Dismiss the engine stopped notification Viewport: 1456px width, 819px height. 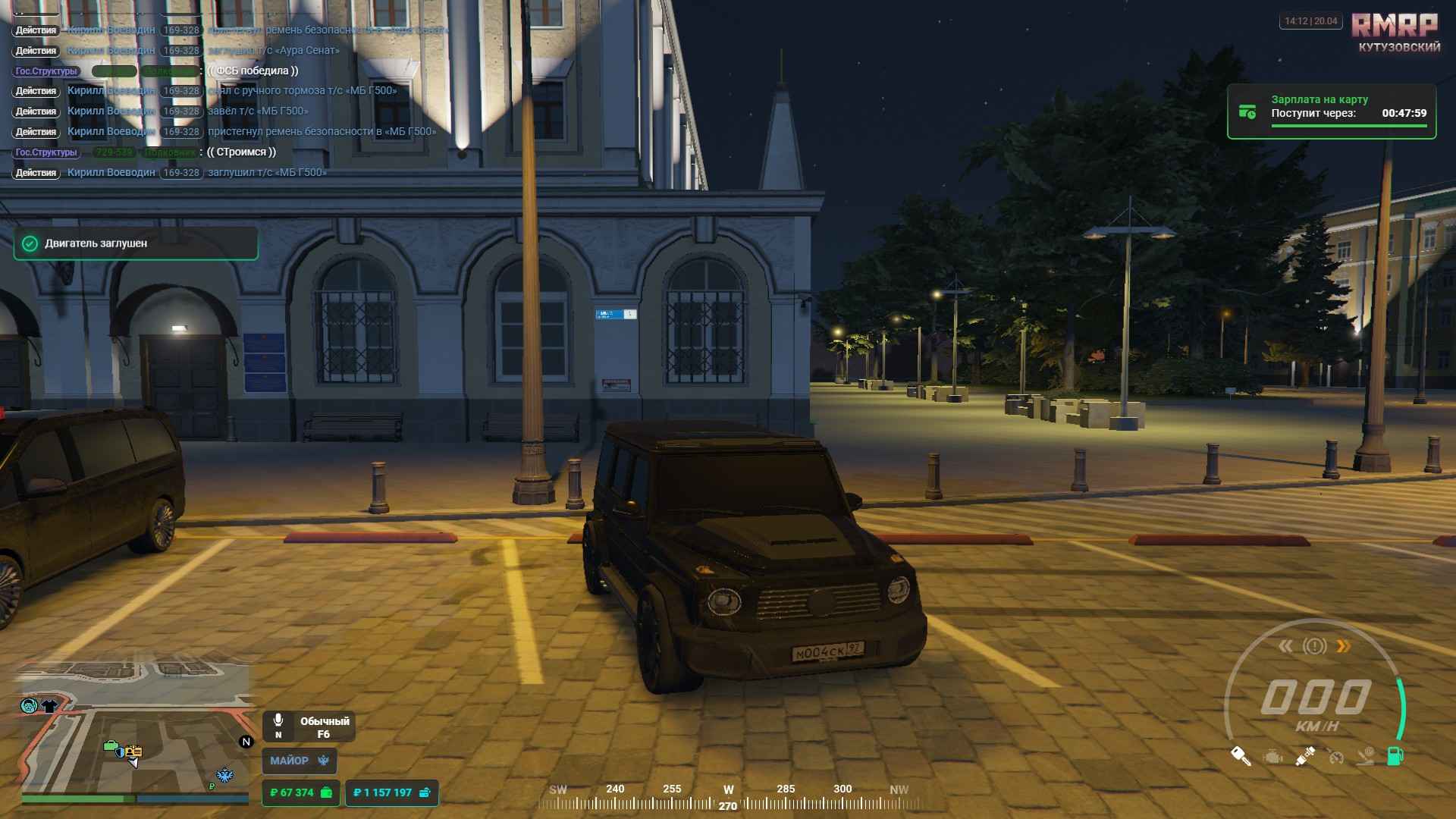pyautogui.click(x=135, y=243)
